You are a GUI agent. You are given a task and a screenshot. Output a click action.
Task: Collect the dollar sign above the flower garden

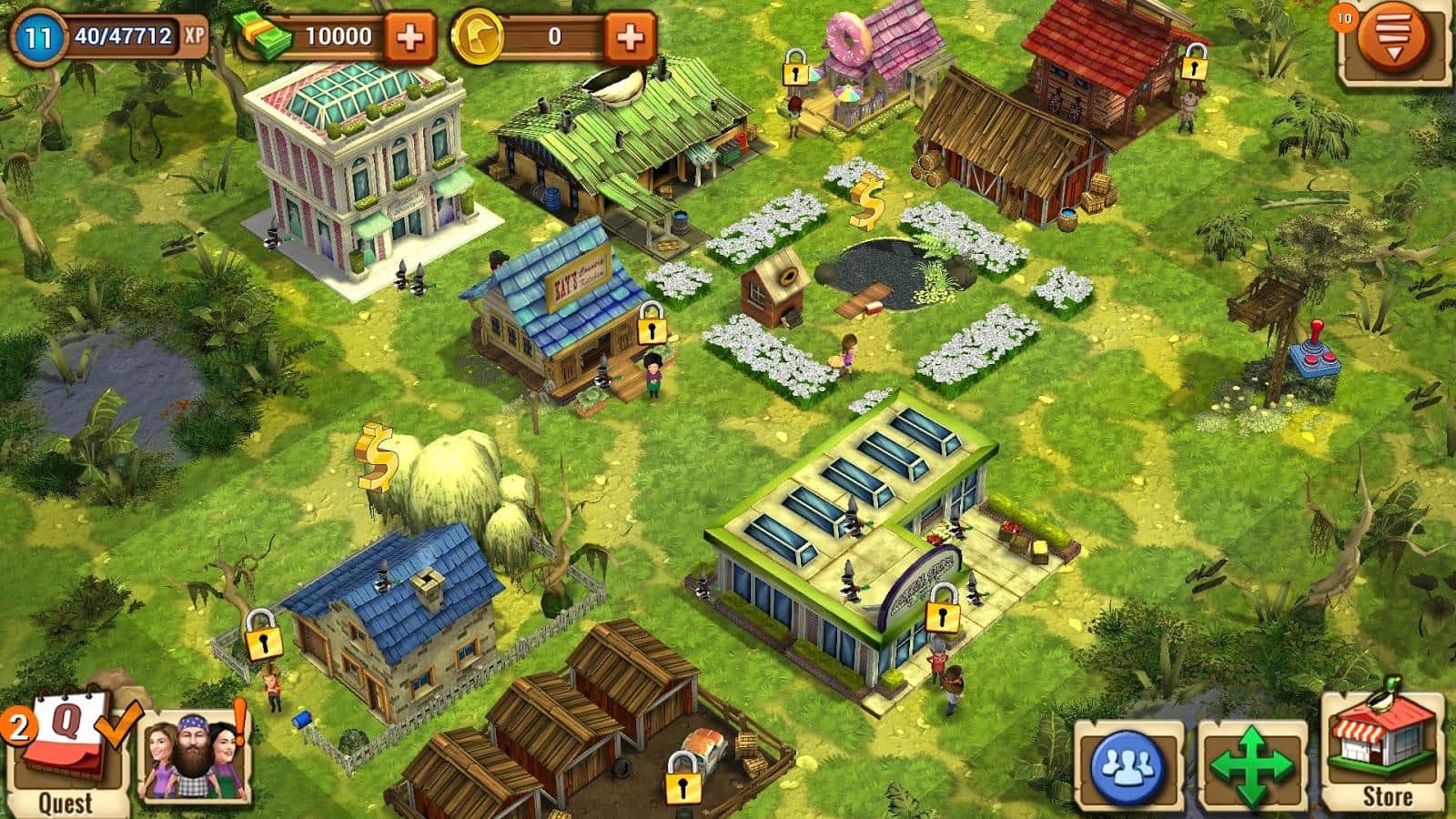tap(866, 202)
